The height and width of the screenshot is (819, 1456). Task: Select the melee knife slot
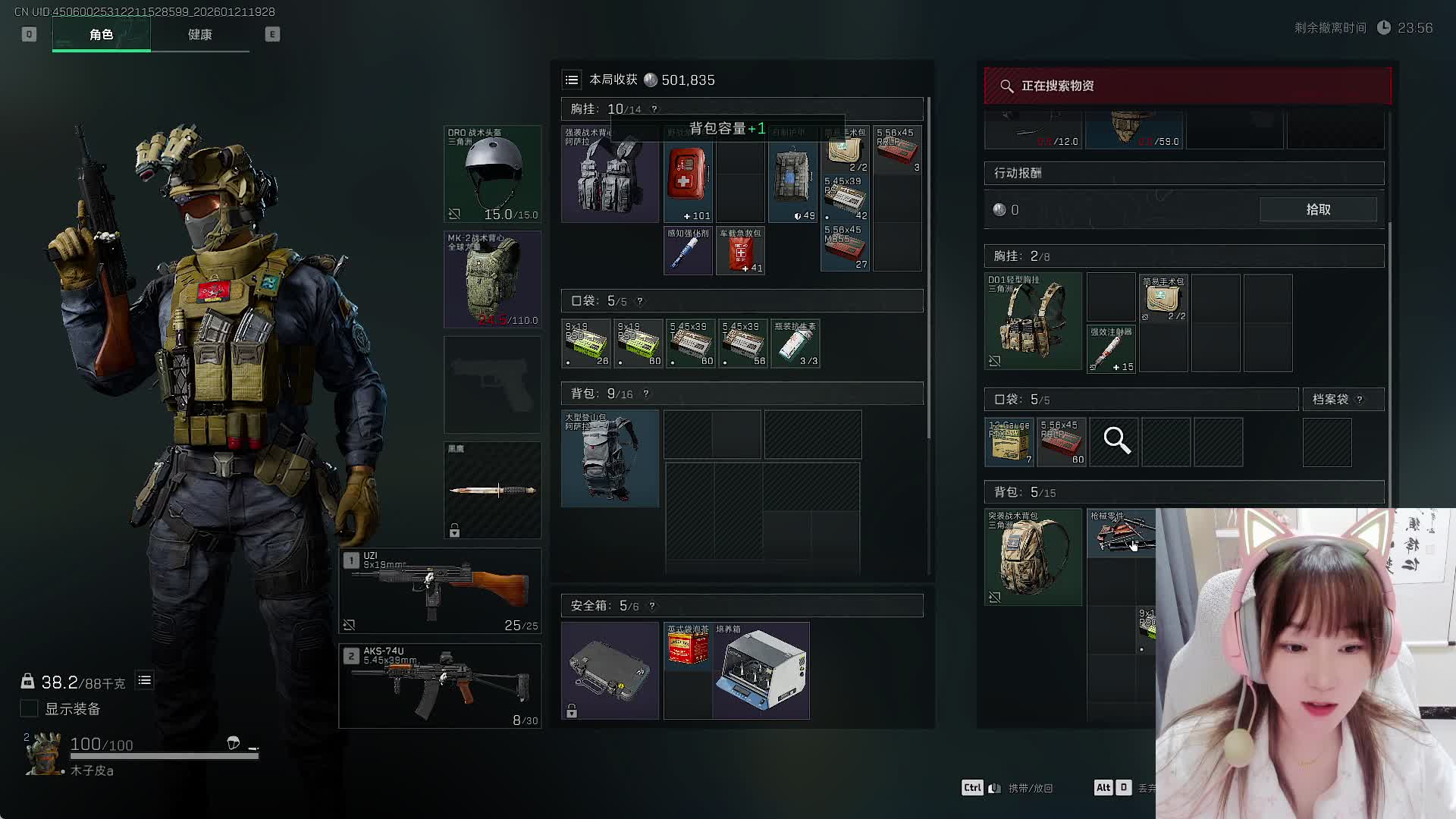pos(492,490)
